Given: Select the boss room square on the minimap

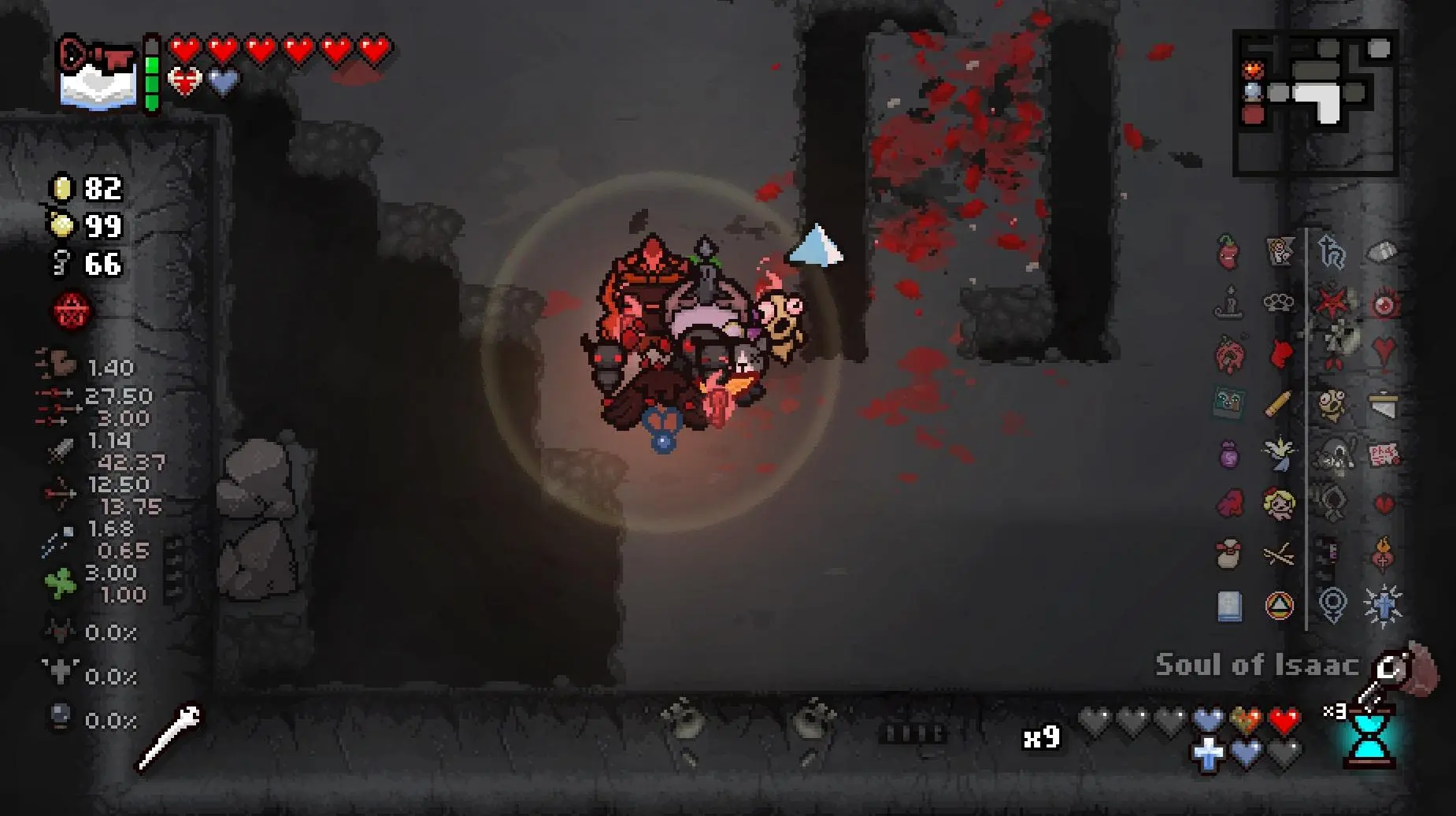Looking at the screenshot, I should [1253, 114].
